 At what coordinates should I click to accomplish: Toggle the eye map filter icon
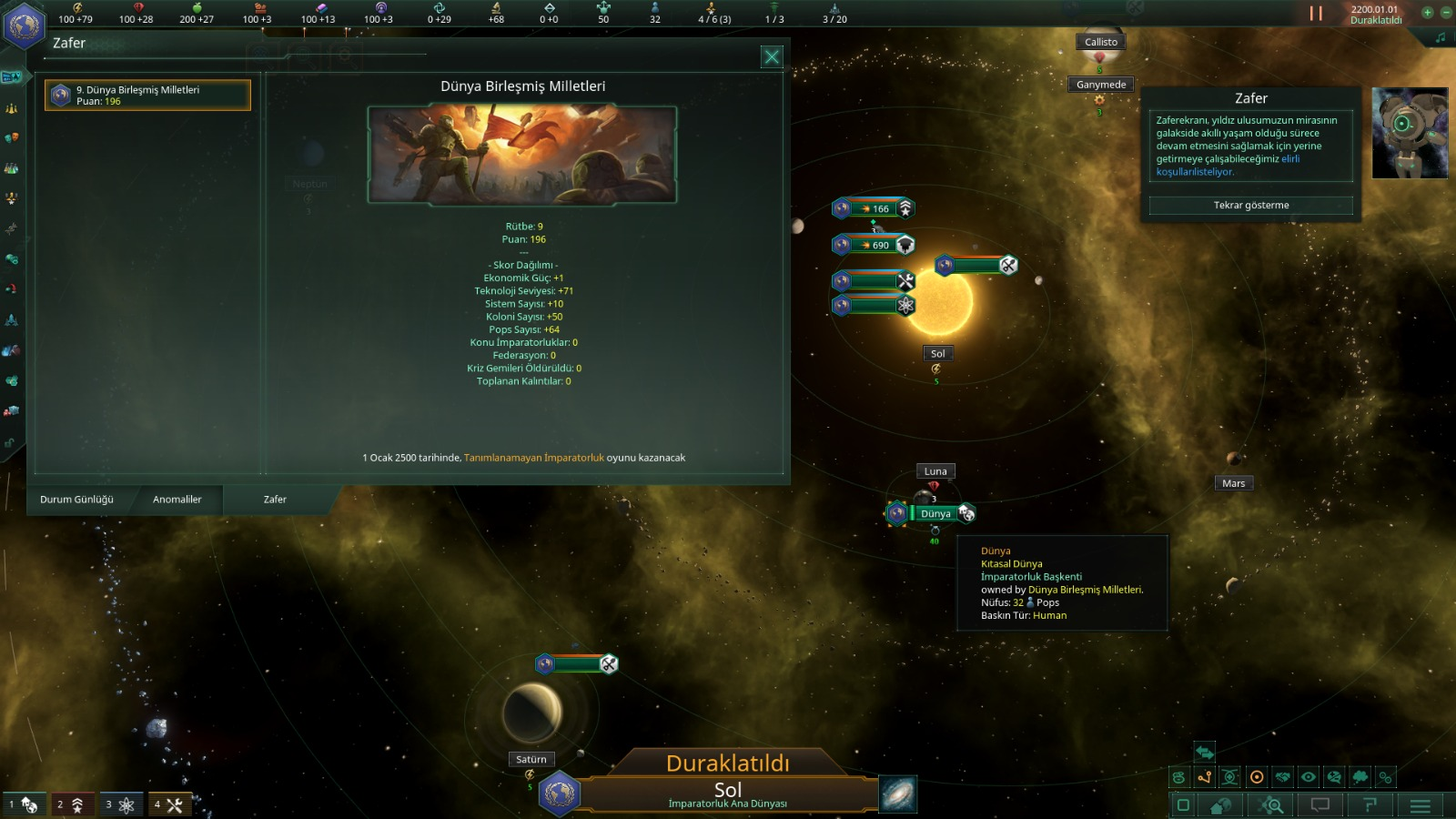(x=1309, y=777)
